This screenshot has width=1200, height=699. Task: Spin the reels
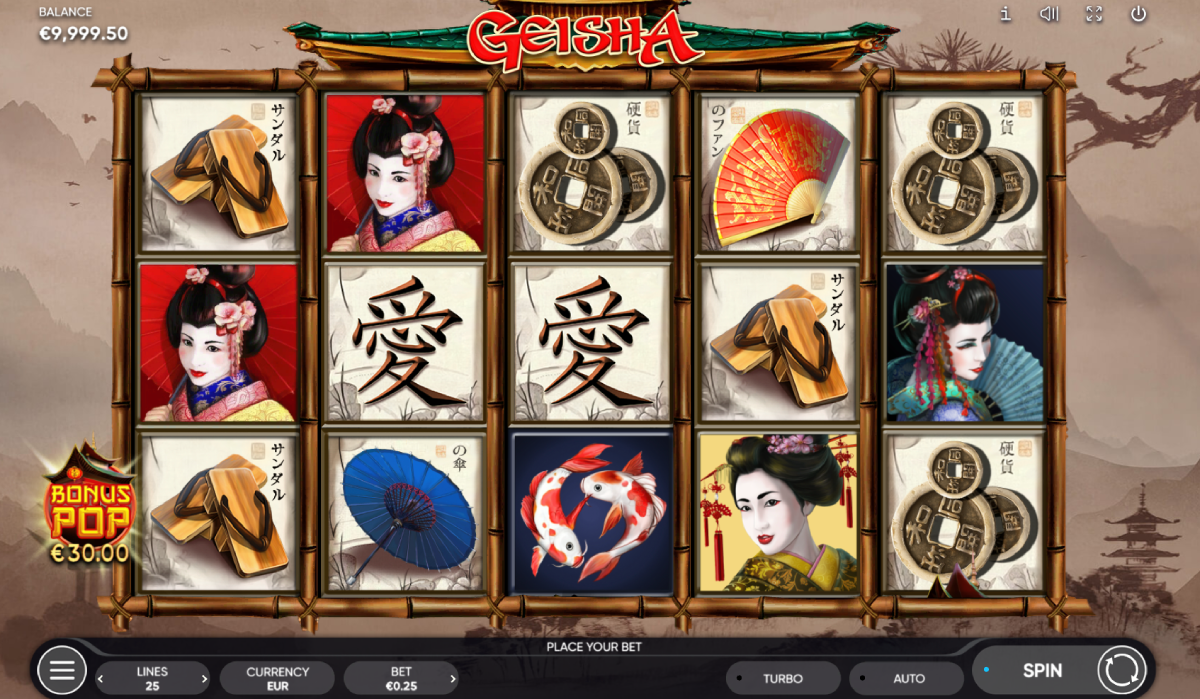[1041, 671]
